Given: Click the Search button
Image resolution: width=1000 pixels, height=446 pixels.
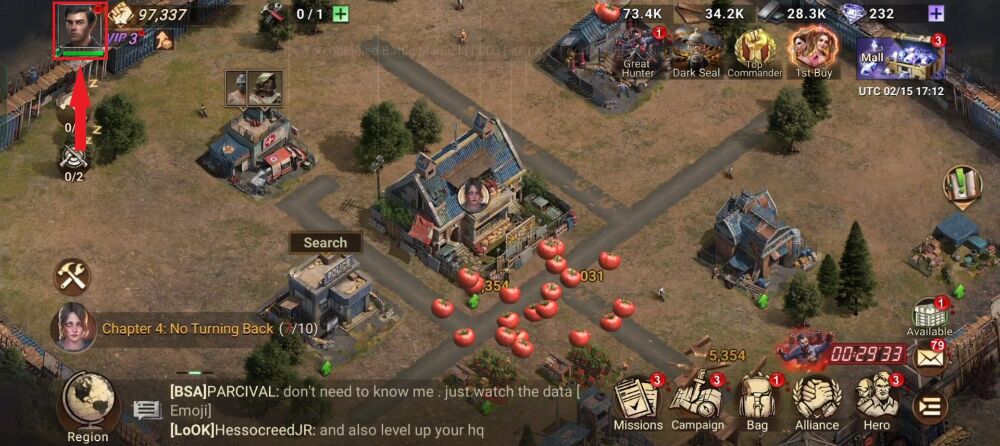Looking at the screenshot, I should coord(325,242).
